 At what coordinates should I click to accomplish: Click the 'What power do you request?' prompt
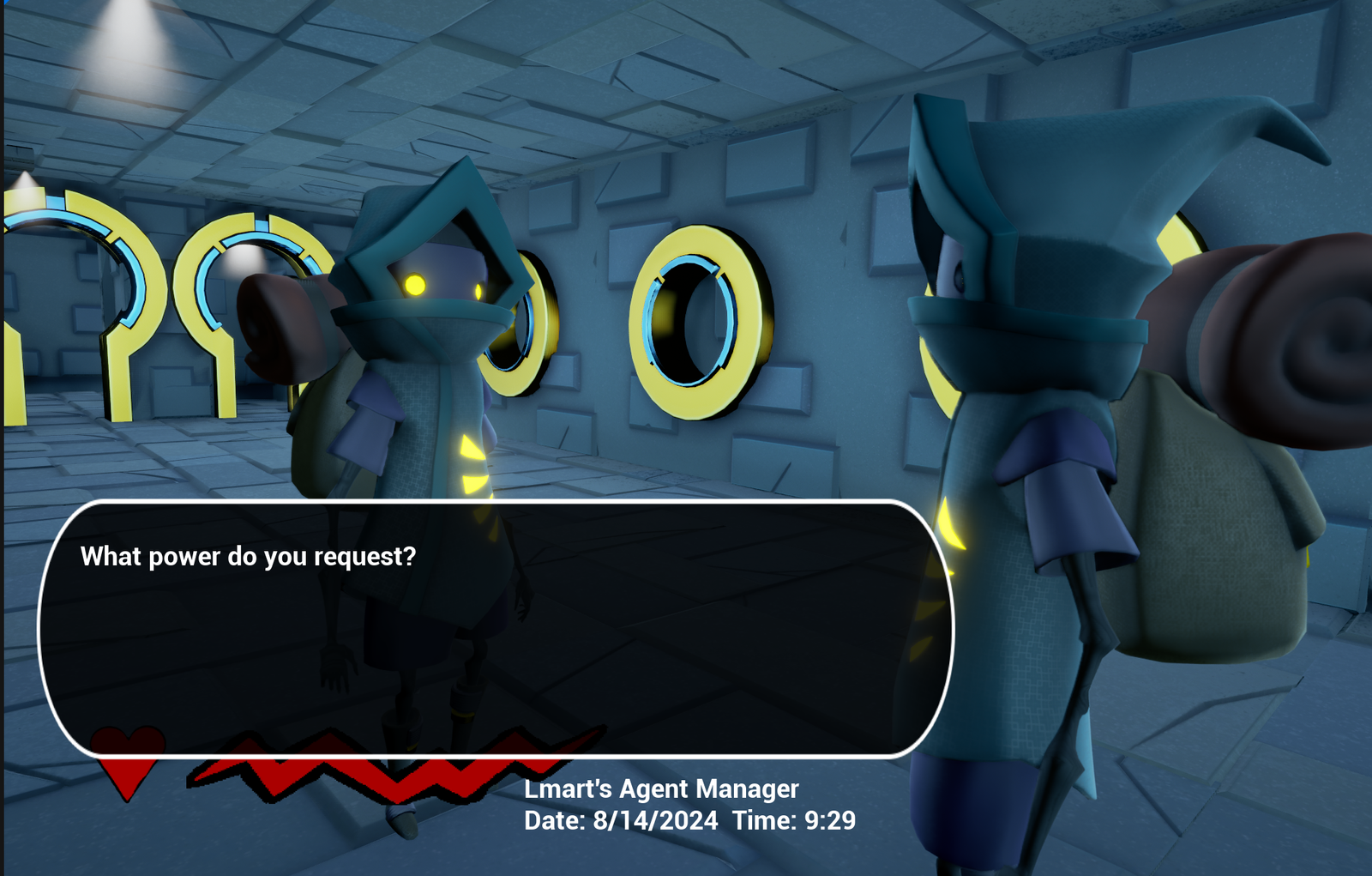[x=248, y=555]
